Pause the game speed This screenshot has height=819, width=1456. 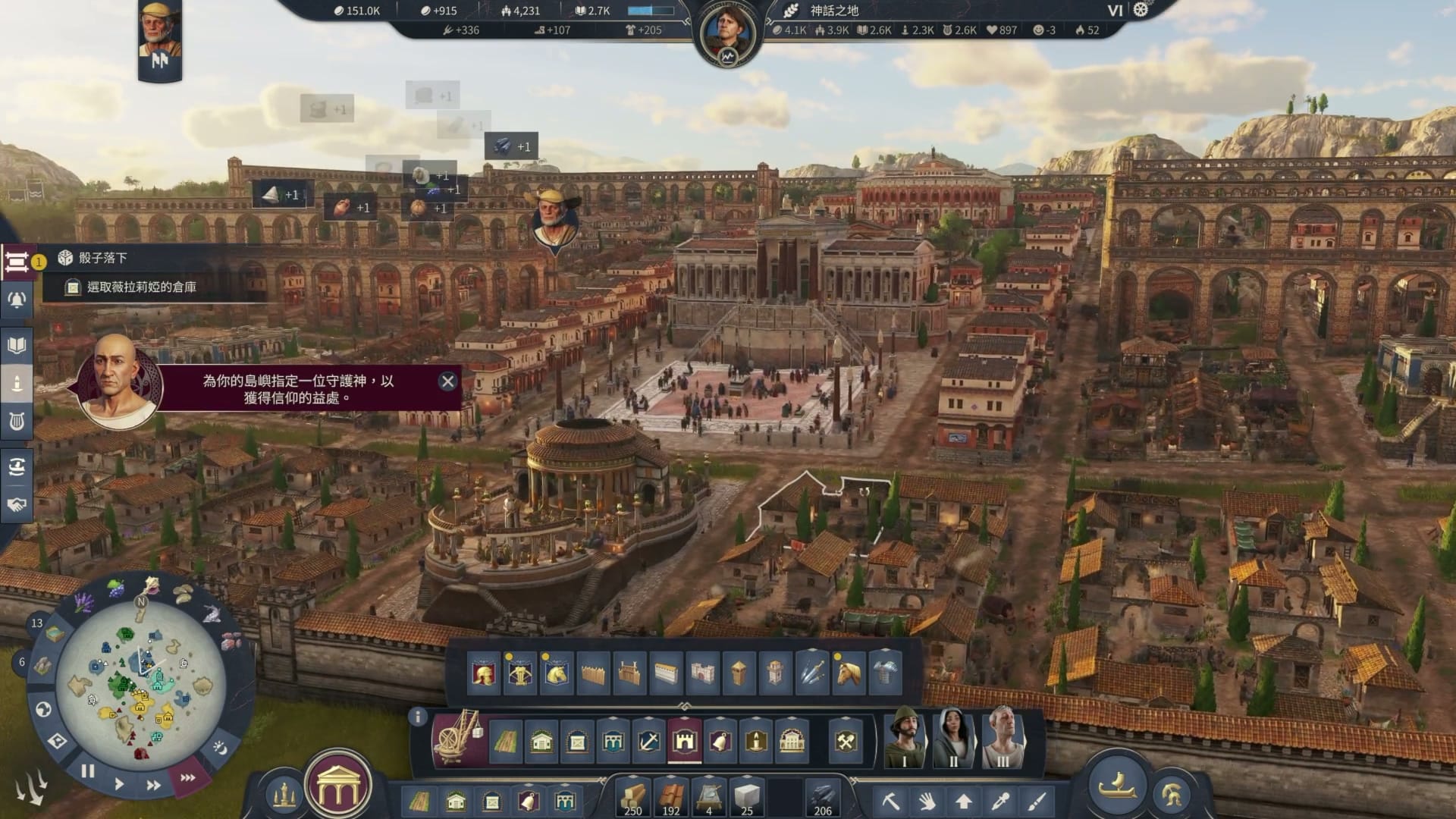(x=88, y=771)
